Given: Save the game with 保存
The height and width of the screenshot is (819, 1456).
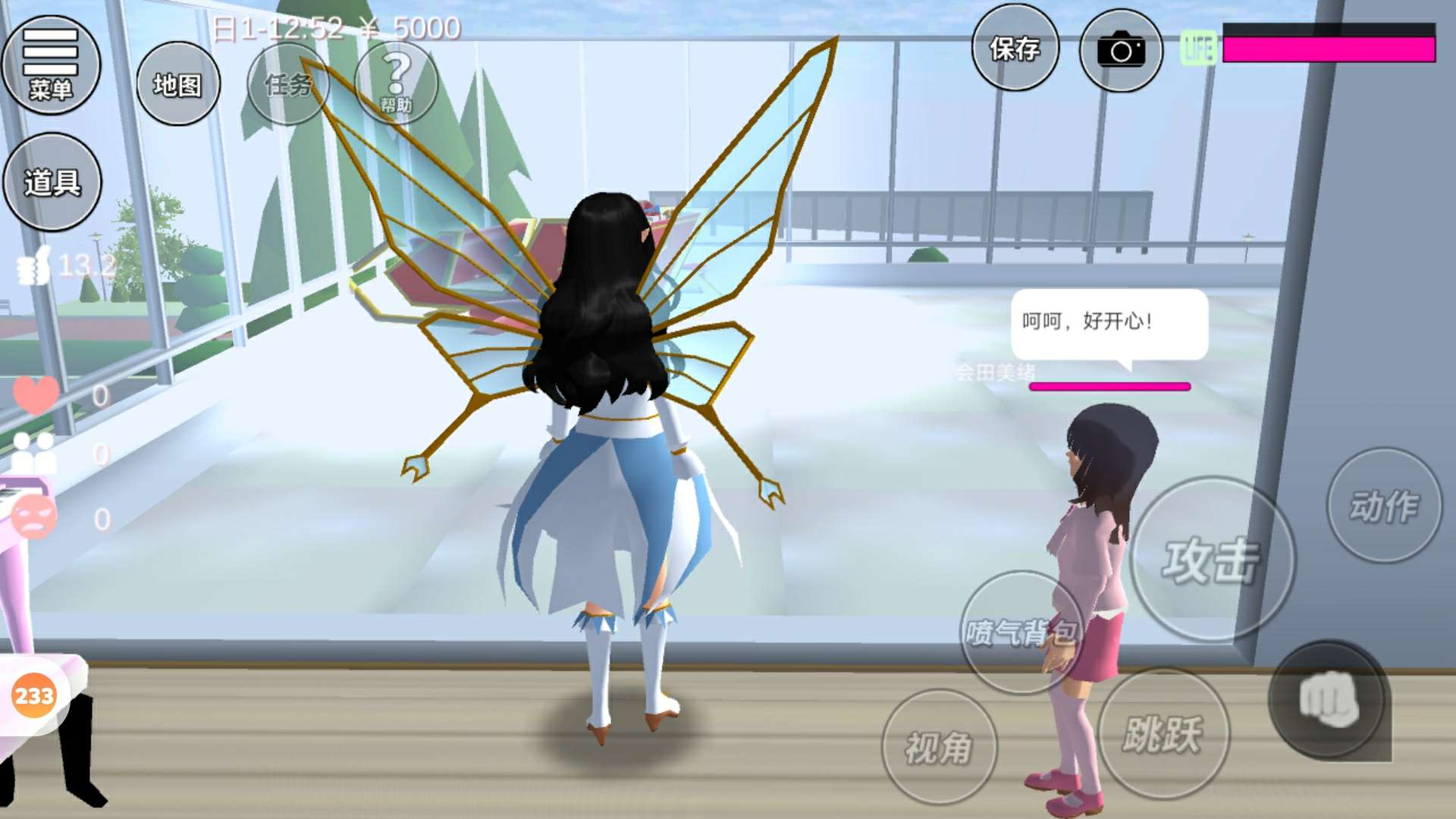Looking at the screenshot, I should coord(1015,49).
